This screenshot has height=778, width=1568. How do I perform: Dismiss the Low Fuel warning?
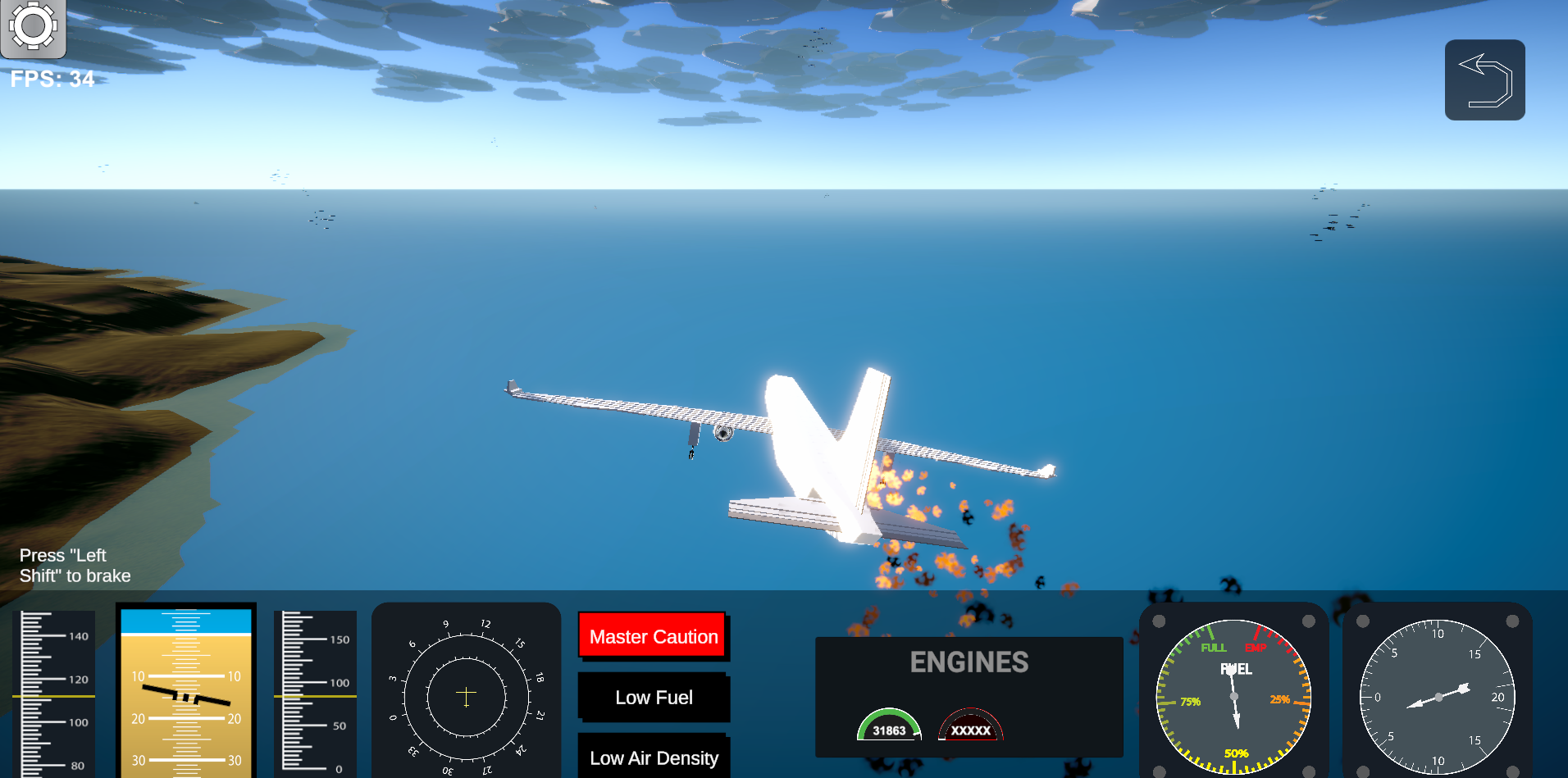click(654, 697)
